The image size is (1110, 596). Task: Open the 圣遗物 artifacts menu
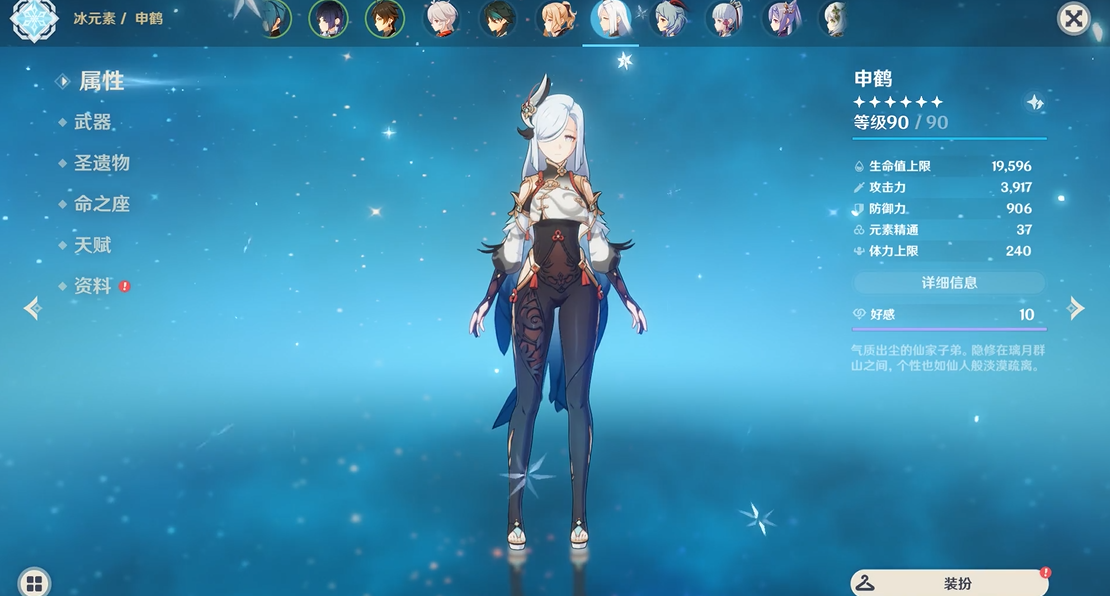tap(101, 163)
